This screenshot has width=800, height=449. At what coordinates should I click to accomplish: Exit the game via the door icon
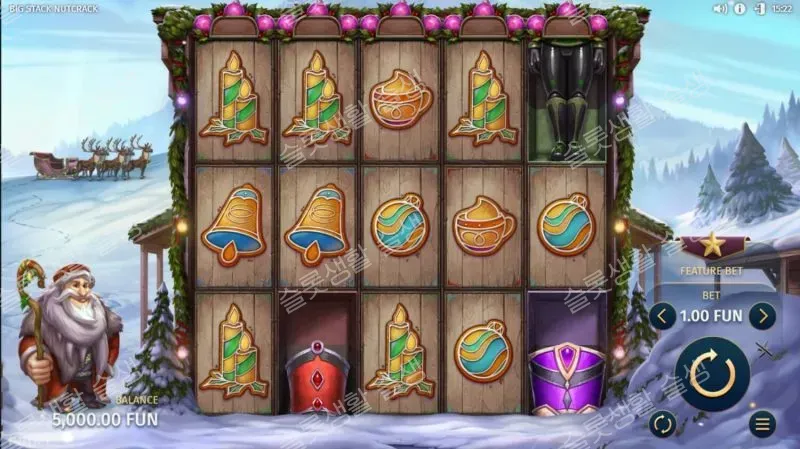(758, 8)
